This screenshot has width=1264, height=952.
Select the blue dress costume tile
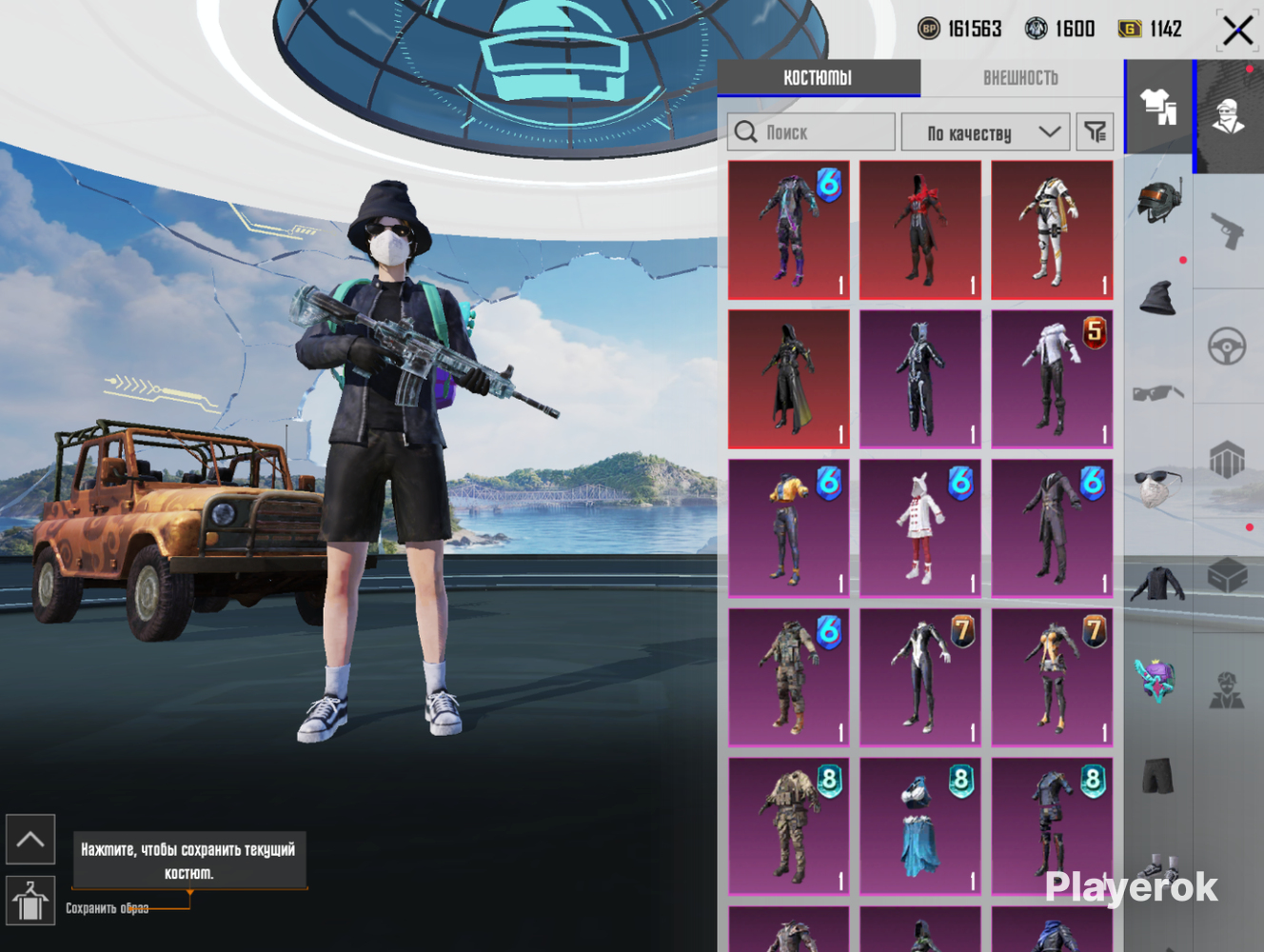pos(920,826)
